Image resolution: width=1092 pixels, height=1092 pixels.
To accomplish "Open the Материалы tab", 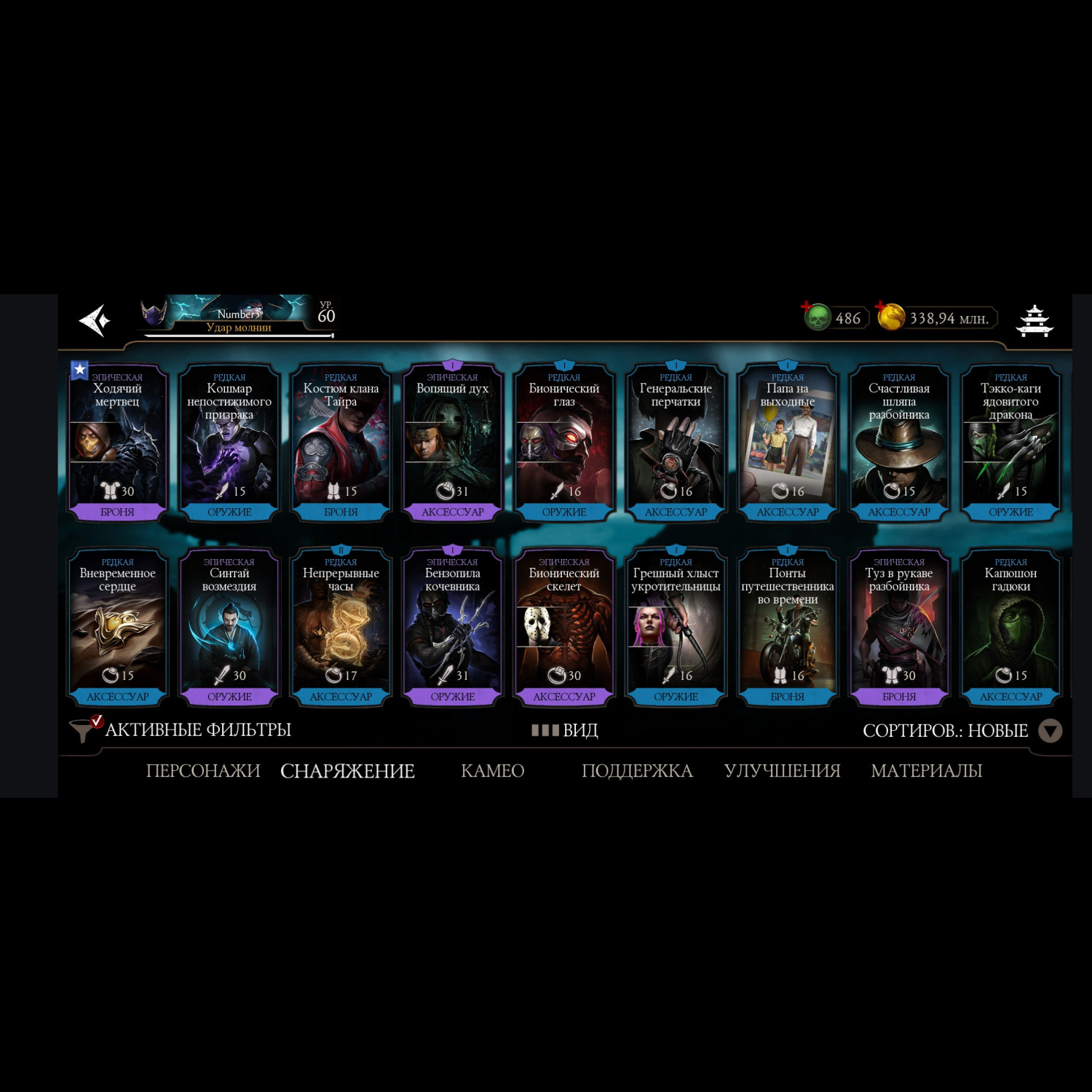I will pos(926,771).
